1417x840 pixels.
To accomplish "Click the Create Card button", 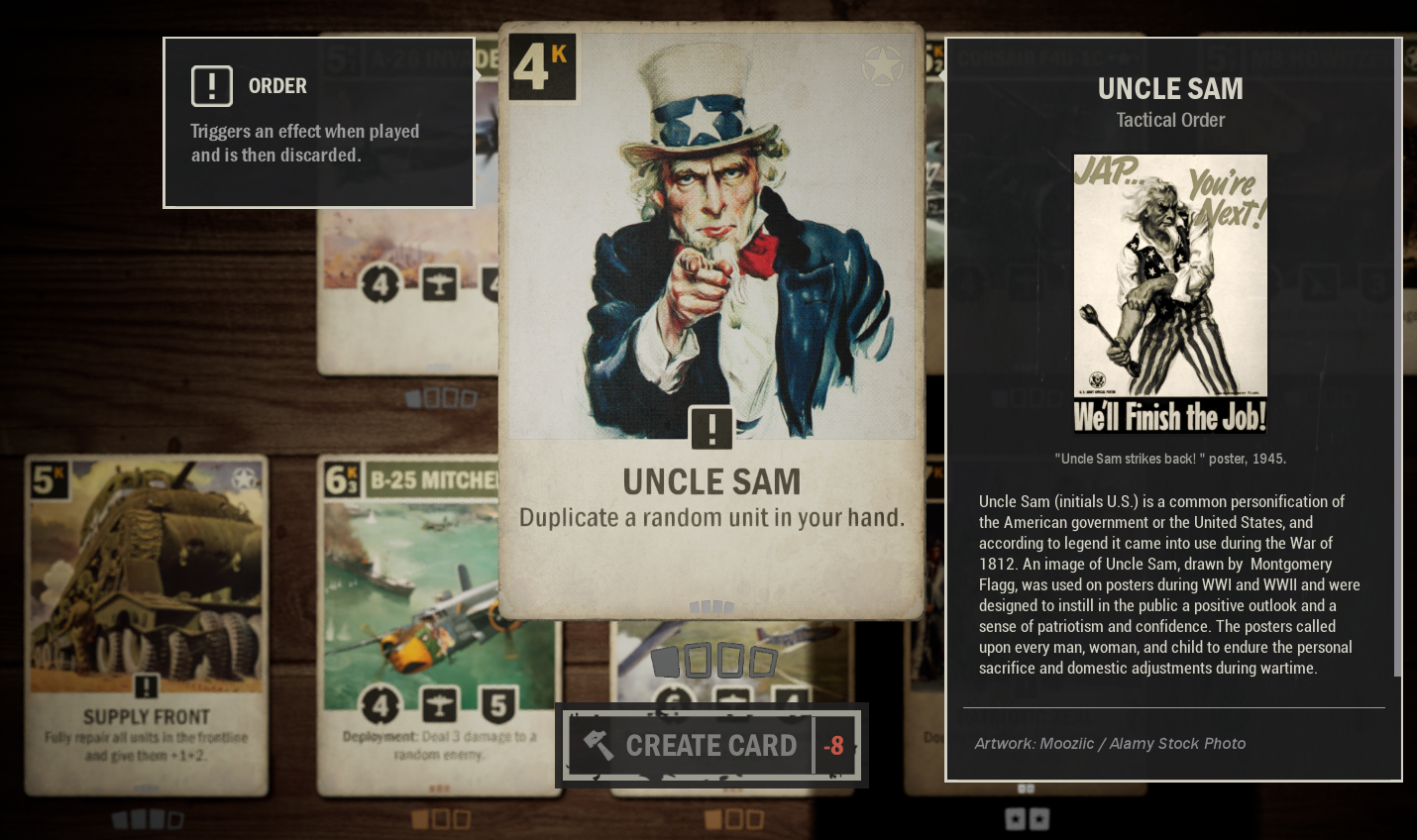I will (710, 745).
